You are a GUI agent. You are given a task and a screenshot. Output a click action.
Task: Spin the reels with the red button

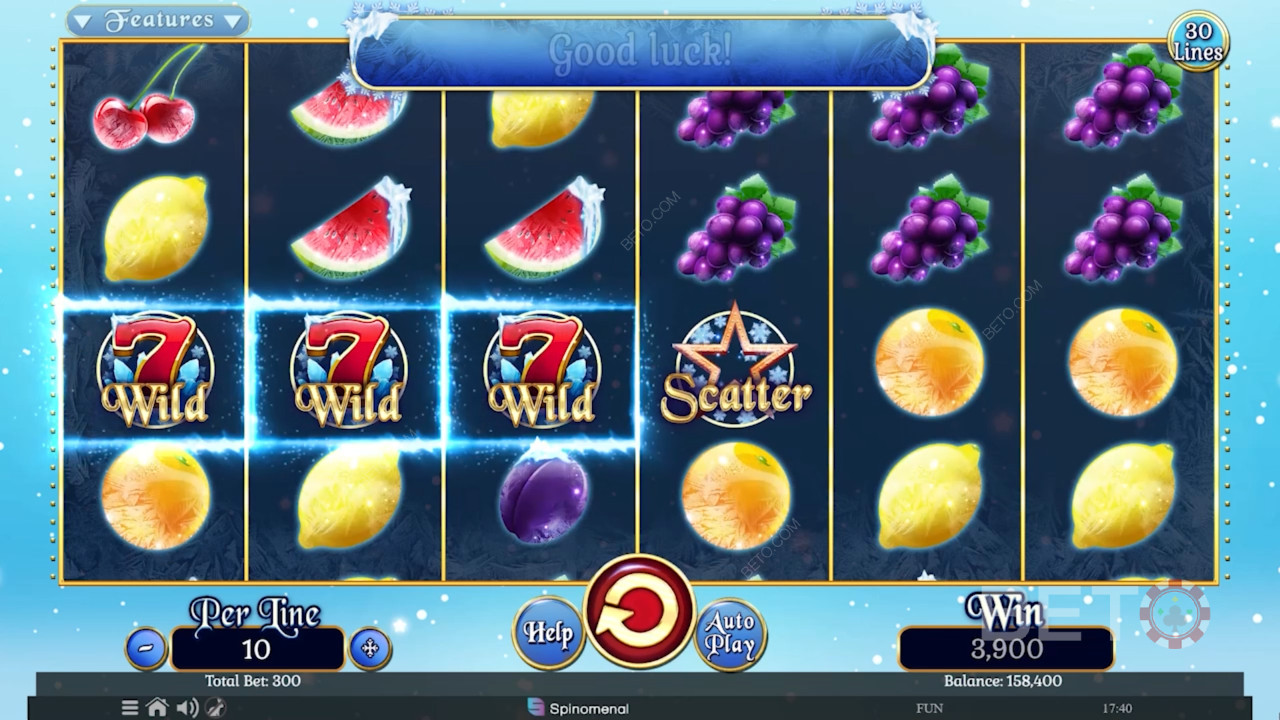(x=639, y=611)
